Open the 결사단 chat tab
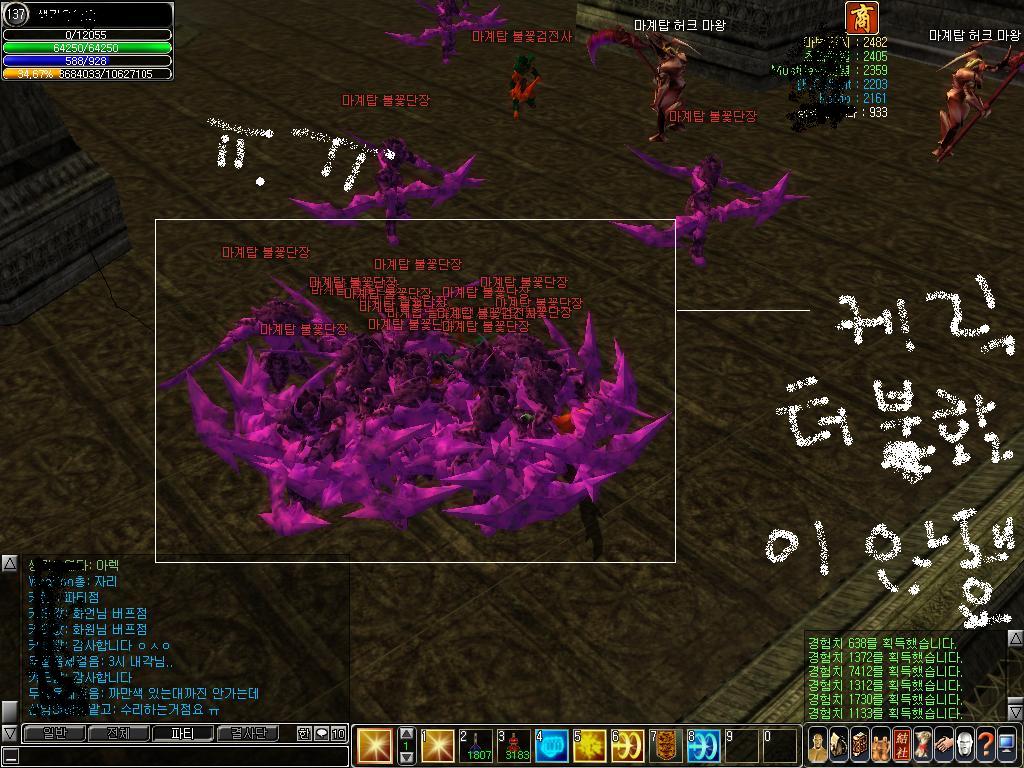Image resolution: width=1024 pixels, height=768 pixels. point(249,734)
